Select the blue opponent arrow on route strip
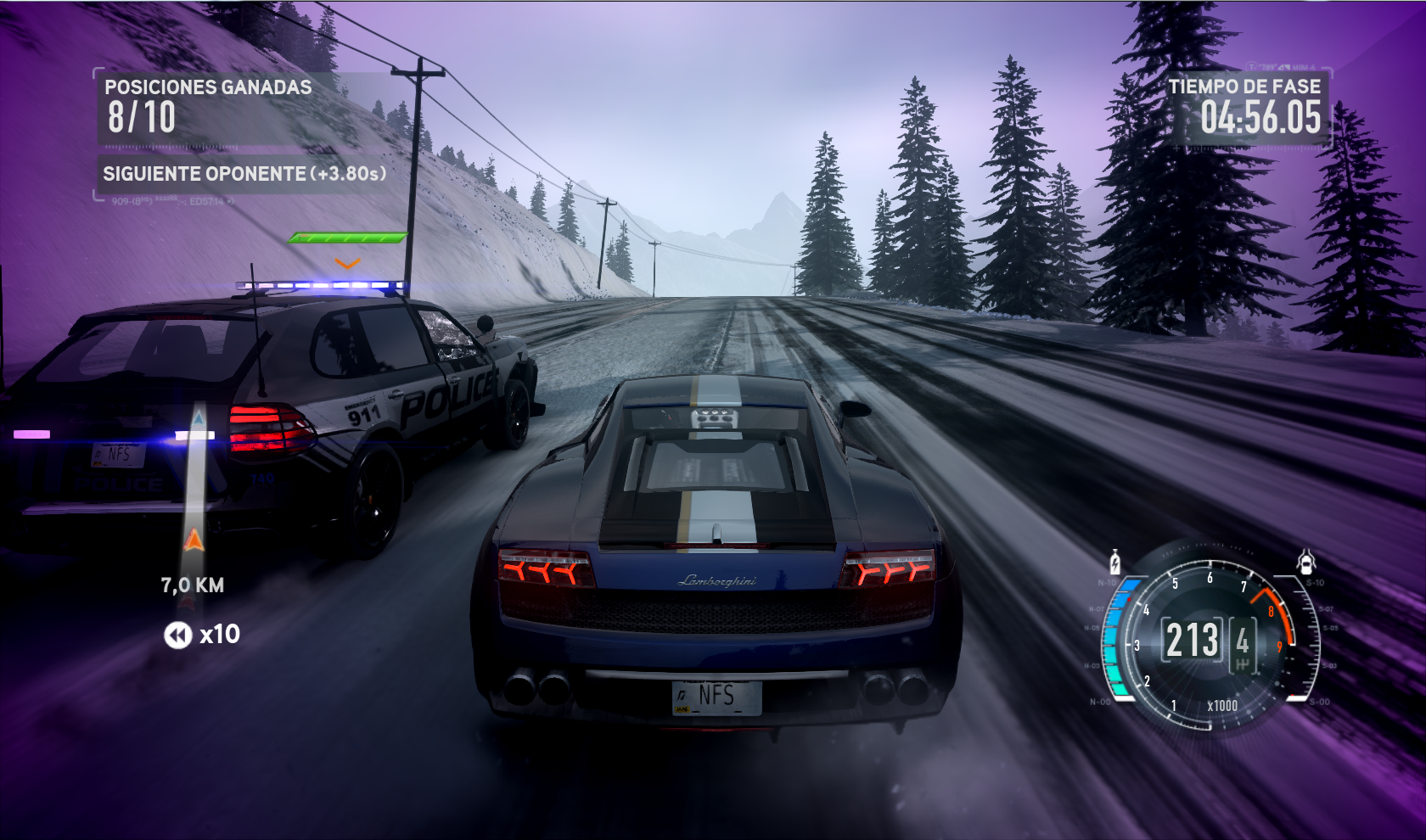1426x840 pixels. point(199,418)
